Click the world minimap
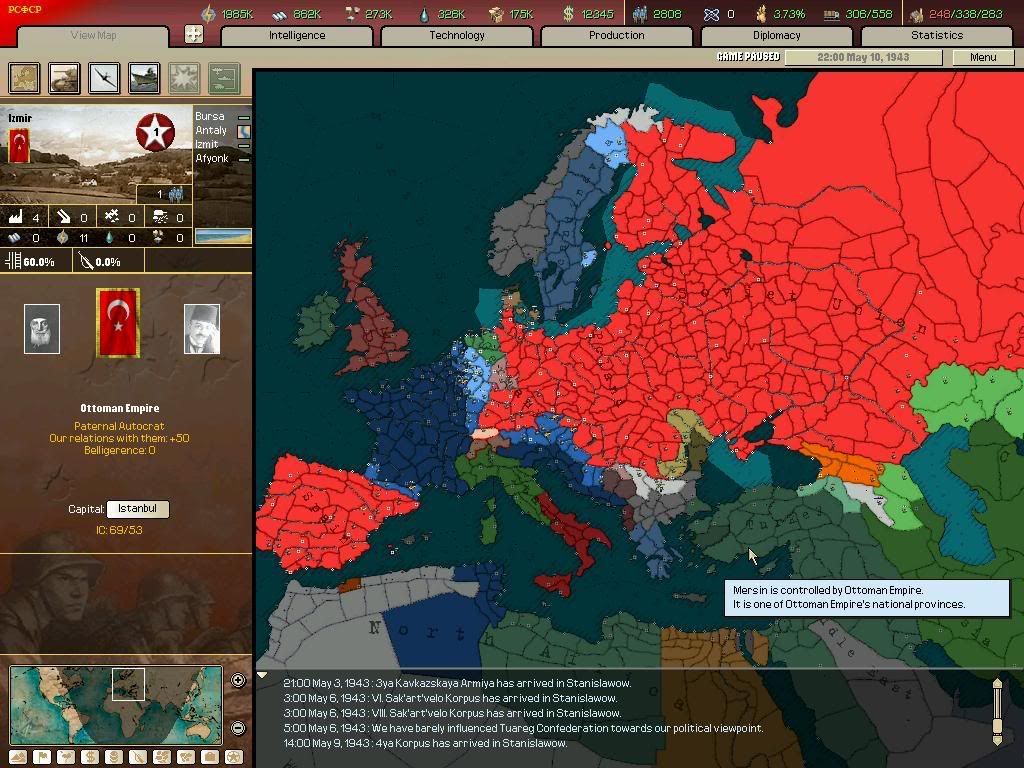 [116, 704]
